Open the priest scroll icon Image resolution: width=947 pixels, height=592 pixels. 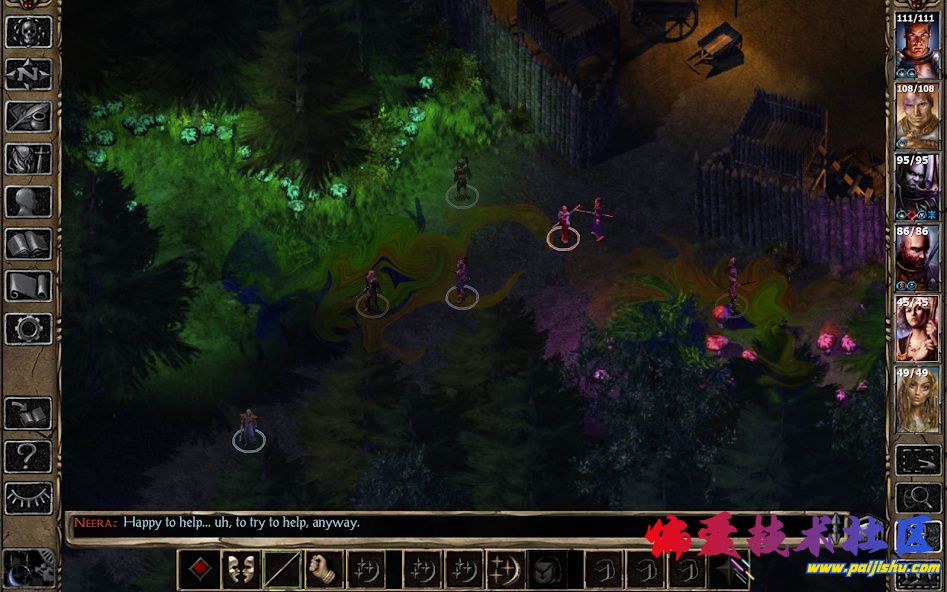coord(28,286)
